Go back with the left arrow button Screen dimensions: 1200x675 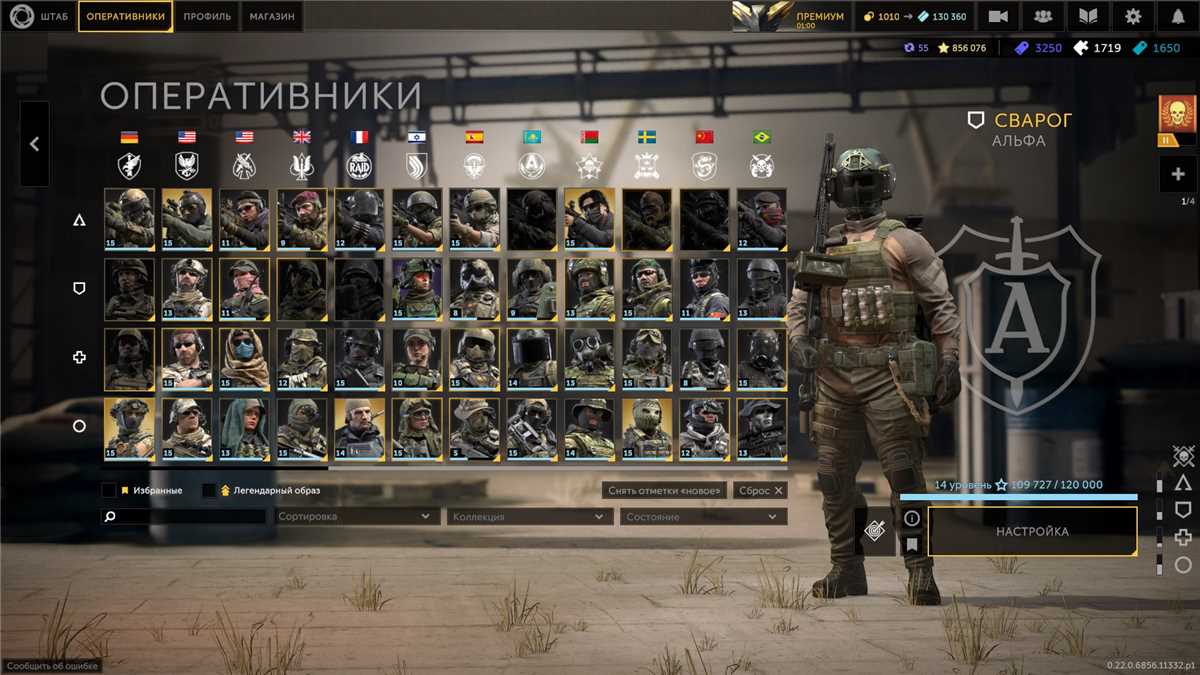coord(34,144)
